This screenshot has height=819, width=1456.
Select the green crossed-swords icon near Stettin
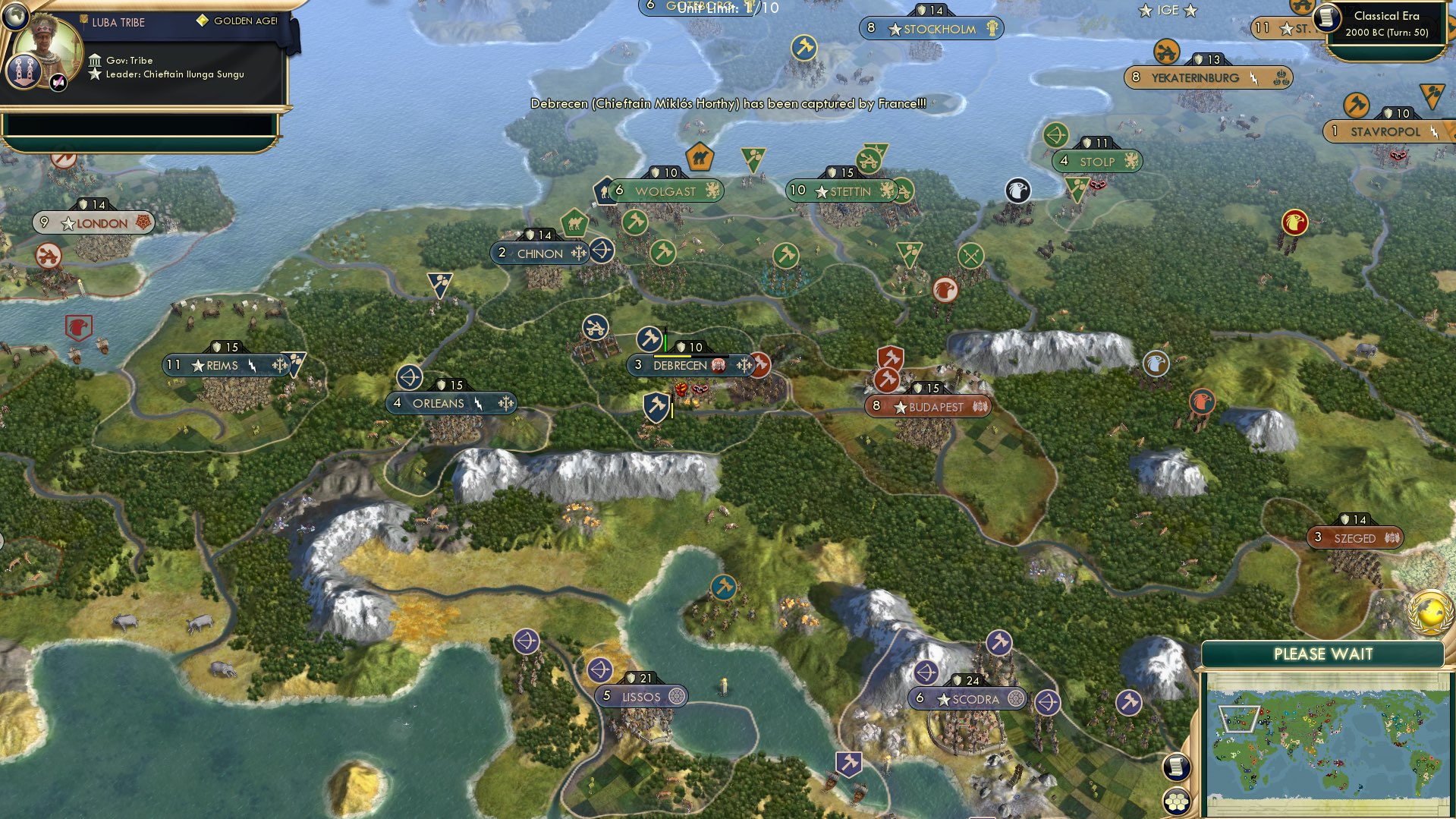point(972,256)
